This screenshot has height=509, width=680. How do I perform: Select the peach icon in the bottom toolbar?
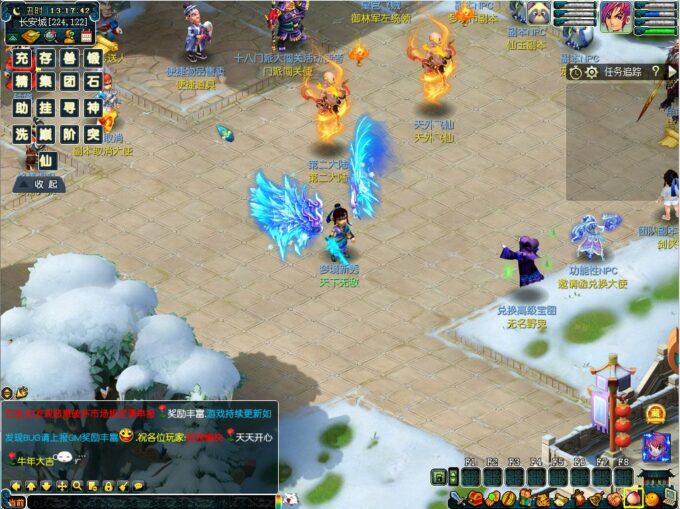pos(633,498)
